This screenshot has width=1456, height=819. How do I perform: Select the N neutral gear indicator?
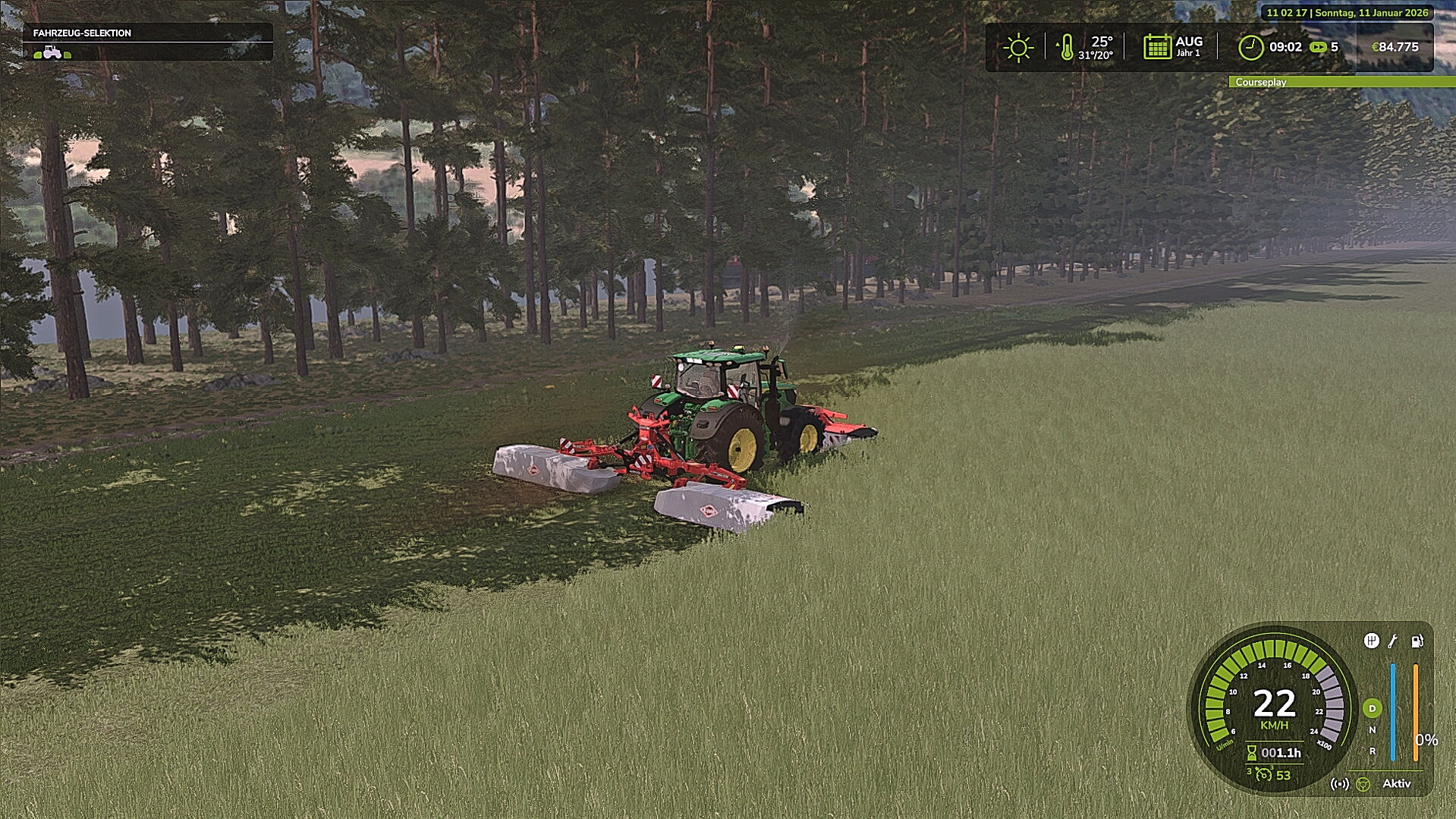tap(1372, 729)
